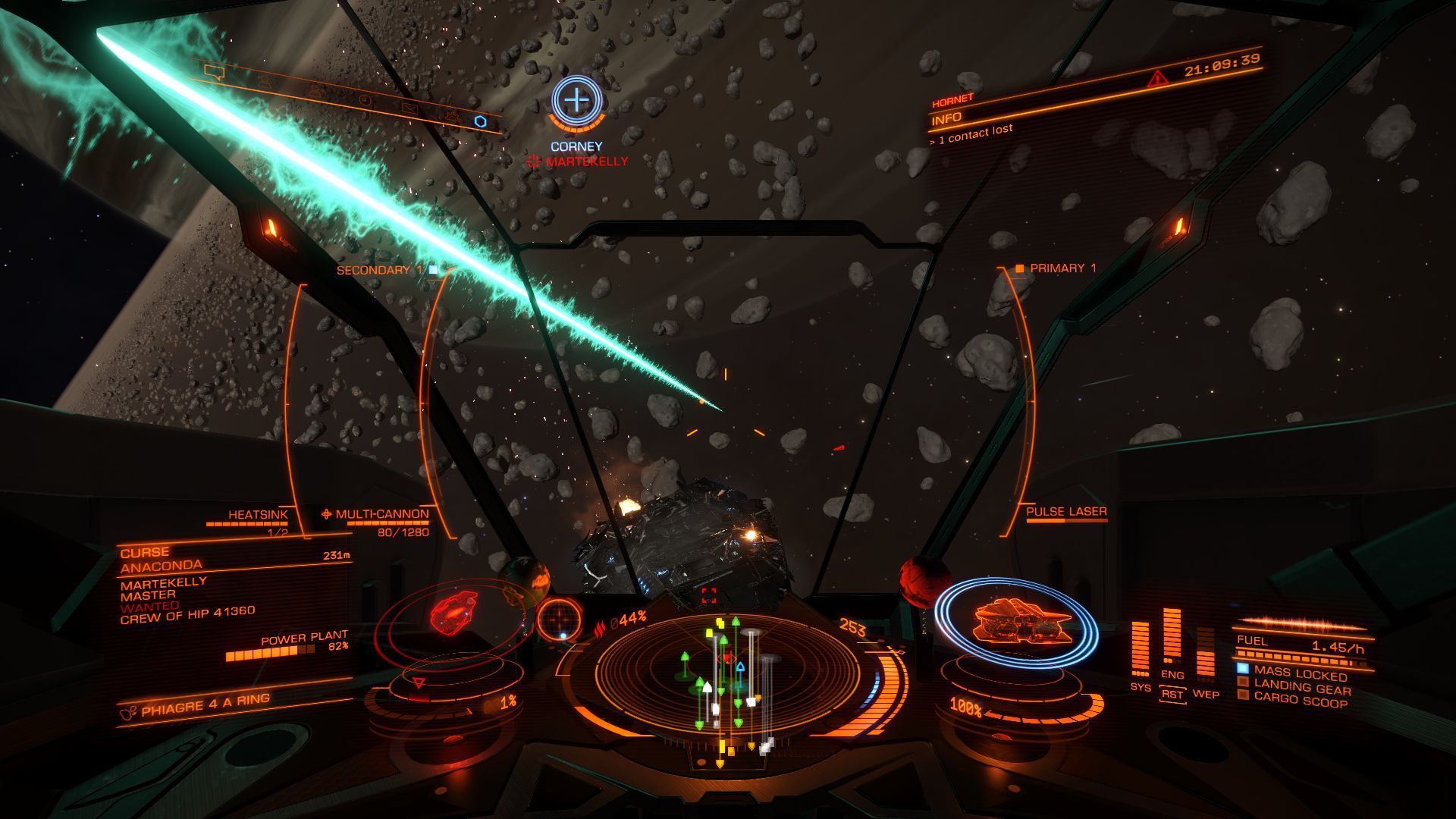Open the clock history icon in comms
The height and width of the screenshot is (819, 1456).
365,100
